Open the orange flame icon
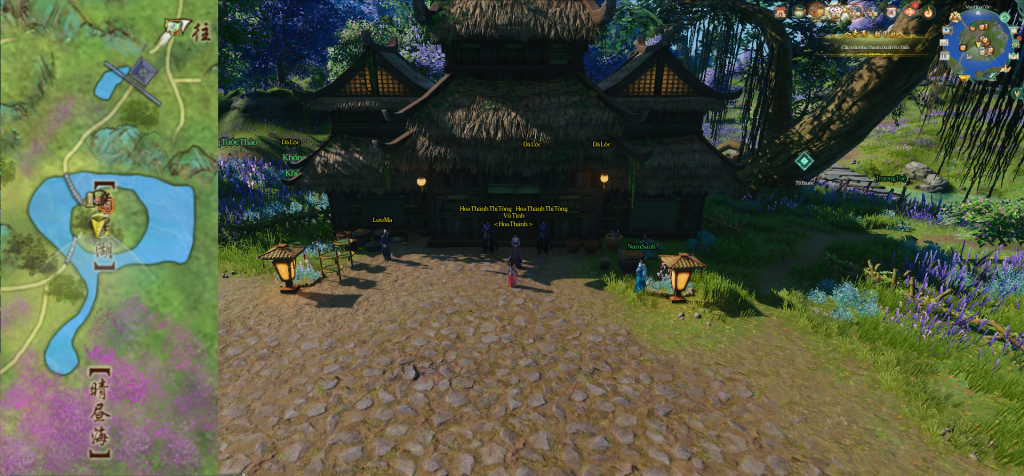Screen dimensions: 1024x476 coord(928,12)
